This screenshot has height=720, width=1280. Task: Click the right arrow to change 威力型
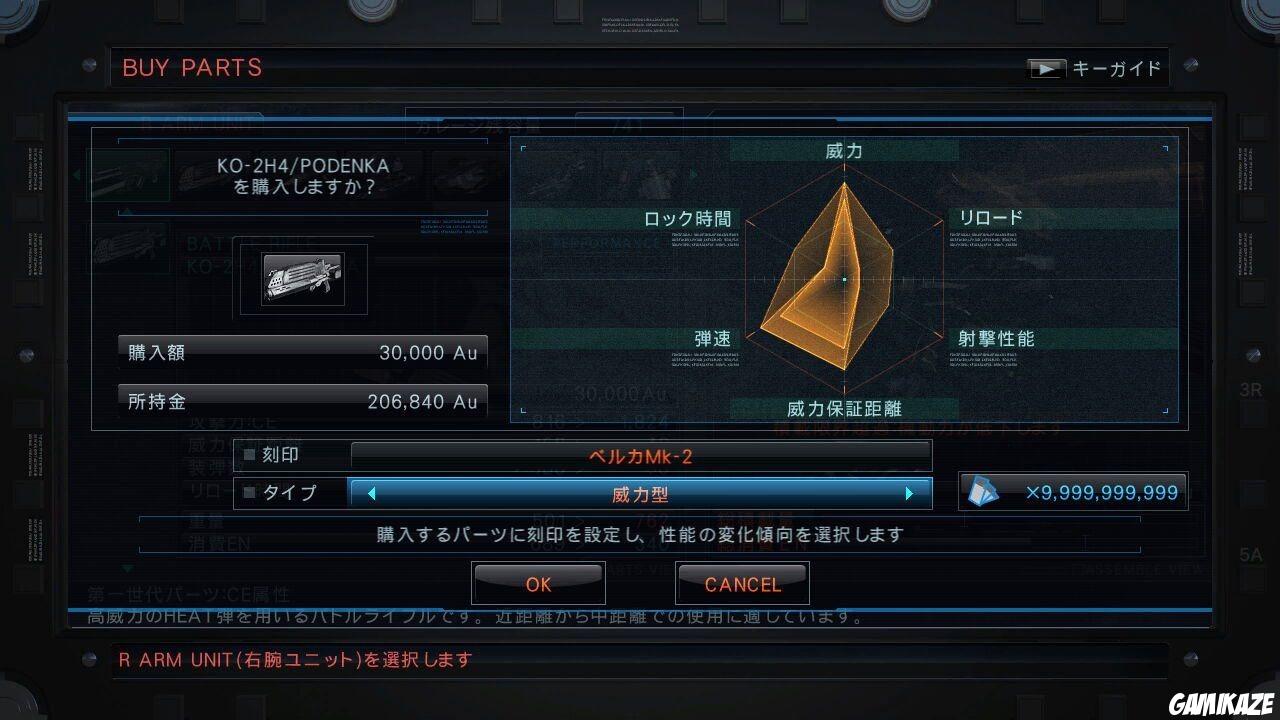pos(910,492)
